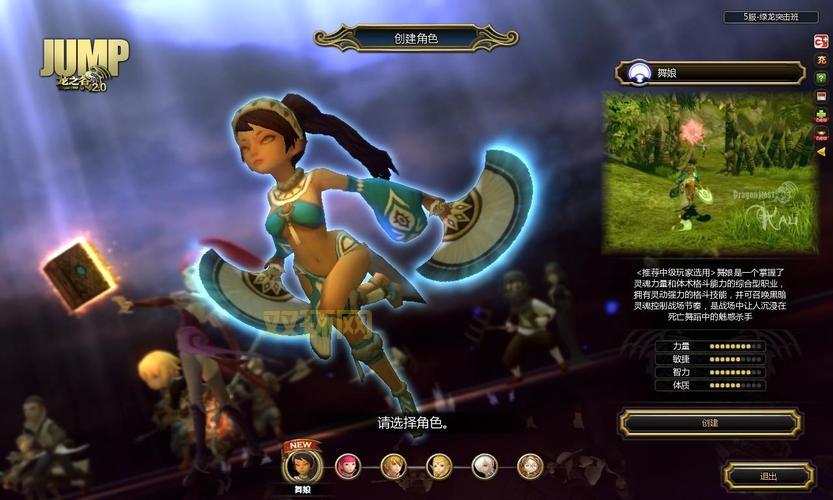This screenshot has width=833, height=500.
Task: Click the server name box at top right
Action: point(765,17)
